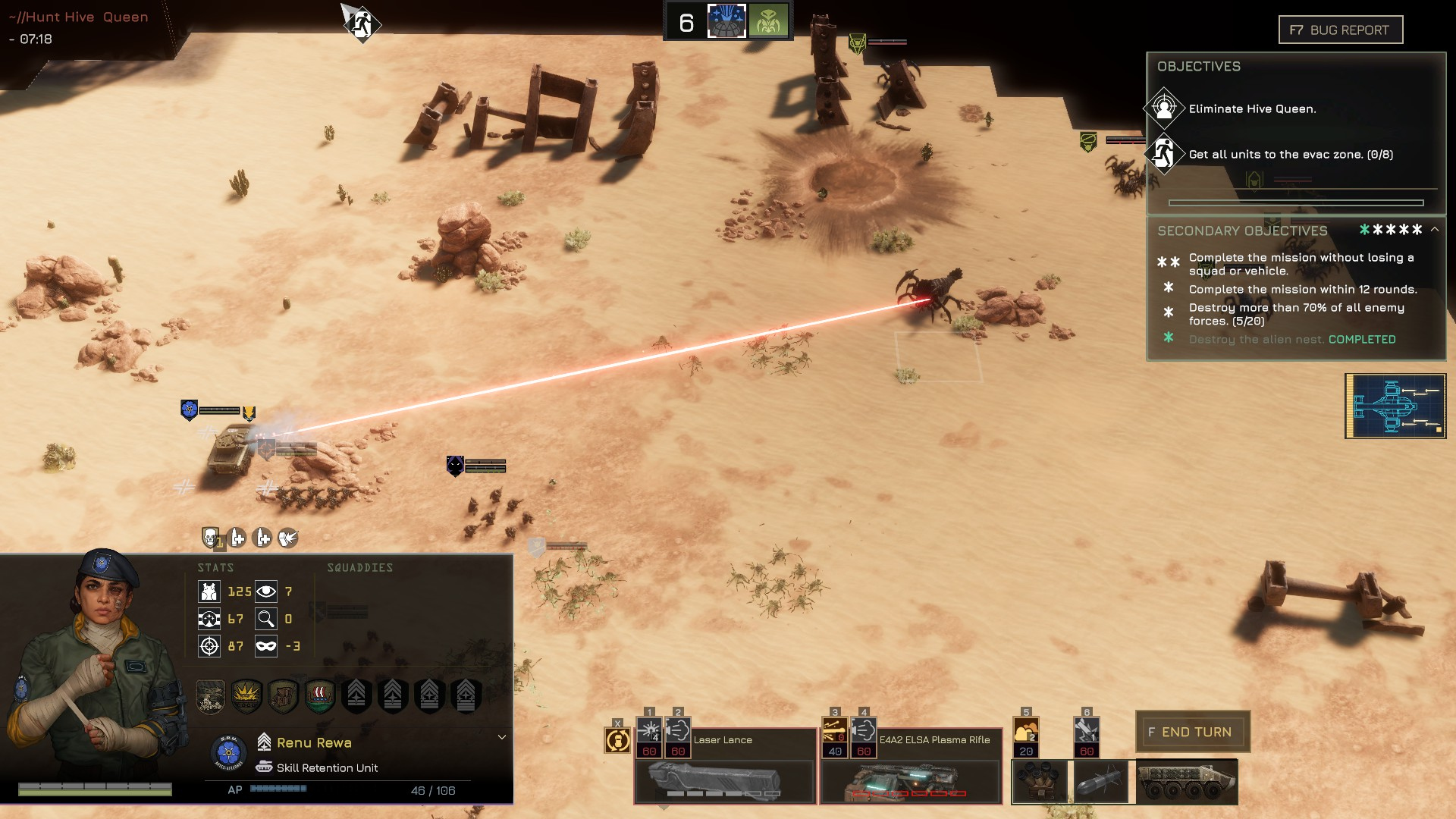
Task: Fire the Laser Lance shot ability
Action: (x=649, y=732)
